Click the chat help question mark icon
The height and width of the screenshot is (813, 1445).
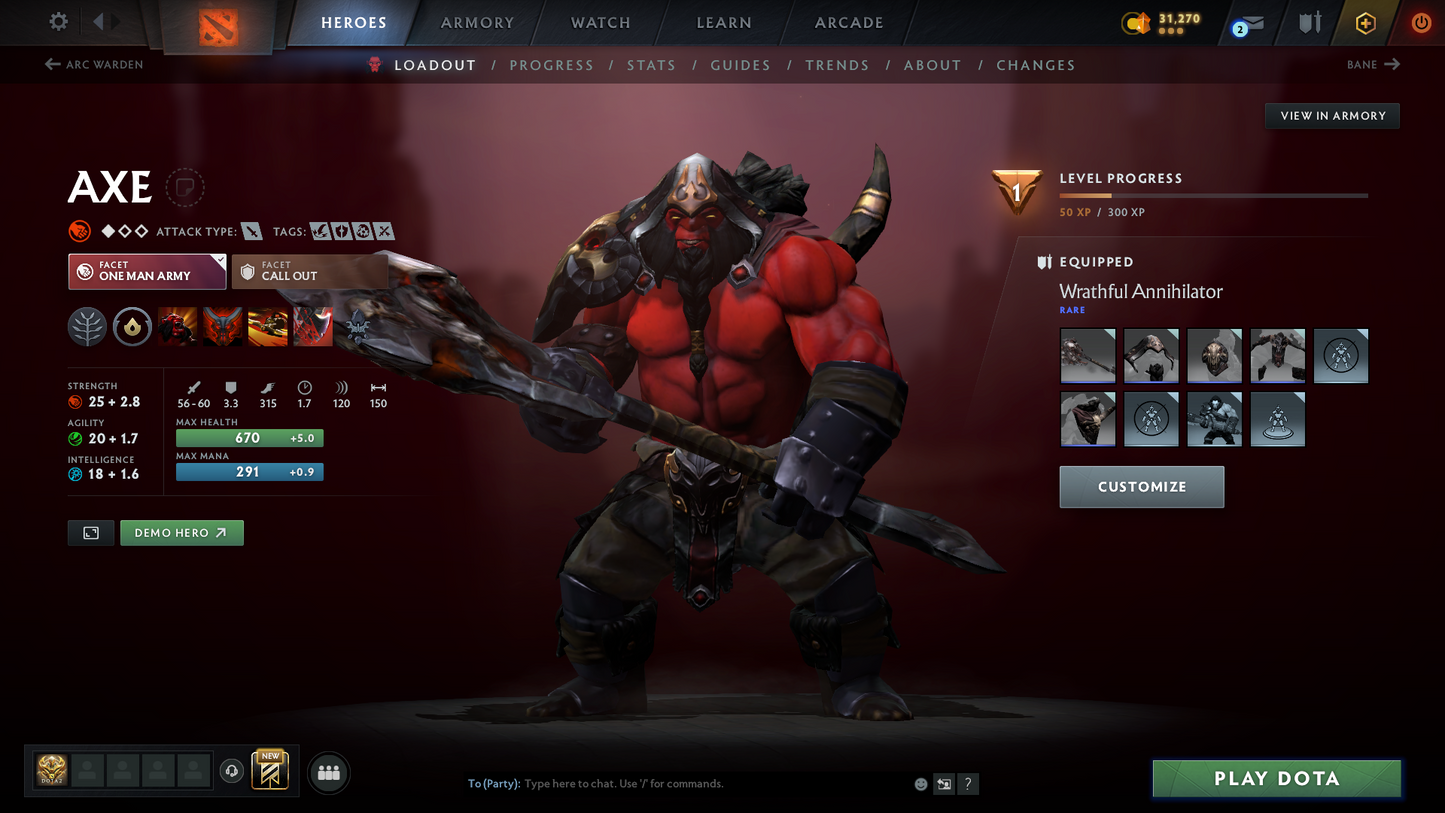tap(968, 784)
